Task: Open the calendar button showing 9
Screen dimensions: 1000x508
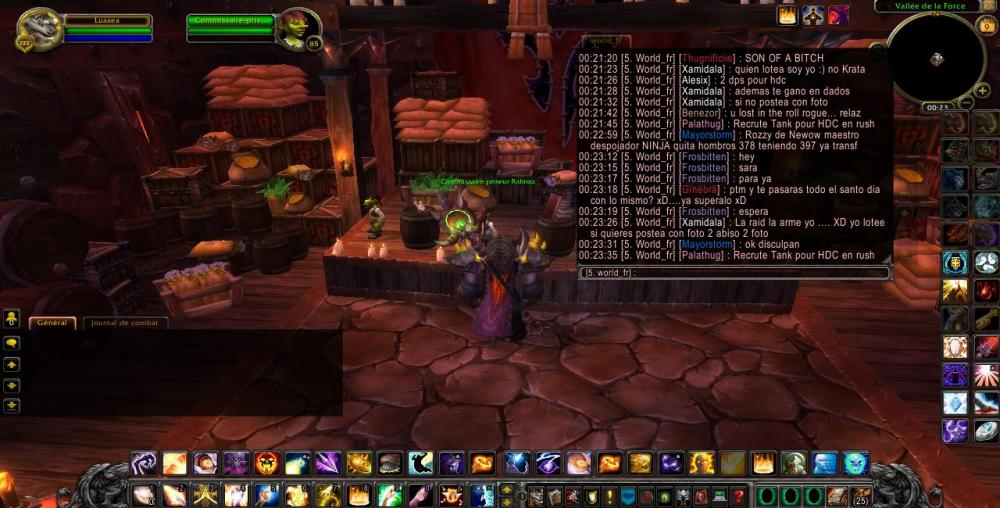Action: 988,27
